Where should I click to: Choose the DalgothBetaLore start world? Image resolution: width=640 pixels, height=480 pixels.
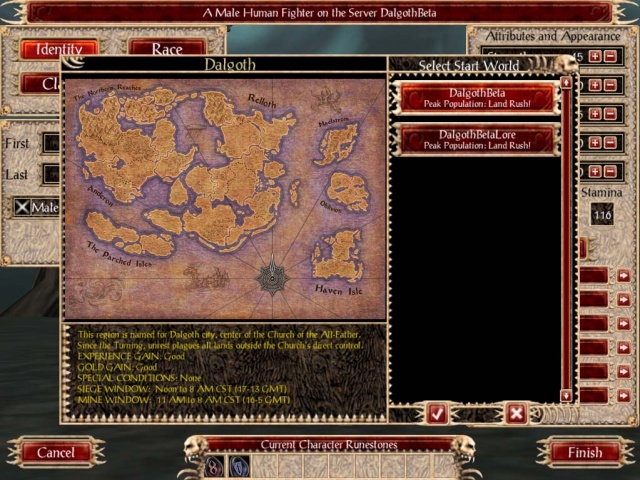click(476, 139)
